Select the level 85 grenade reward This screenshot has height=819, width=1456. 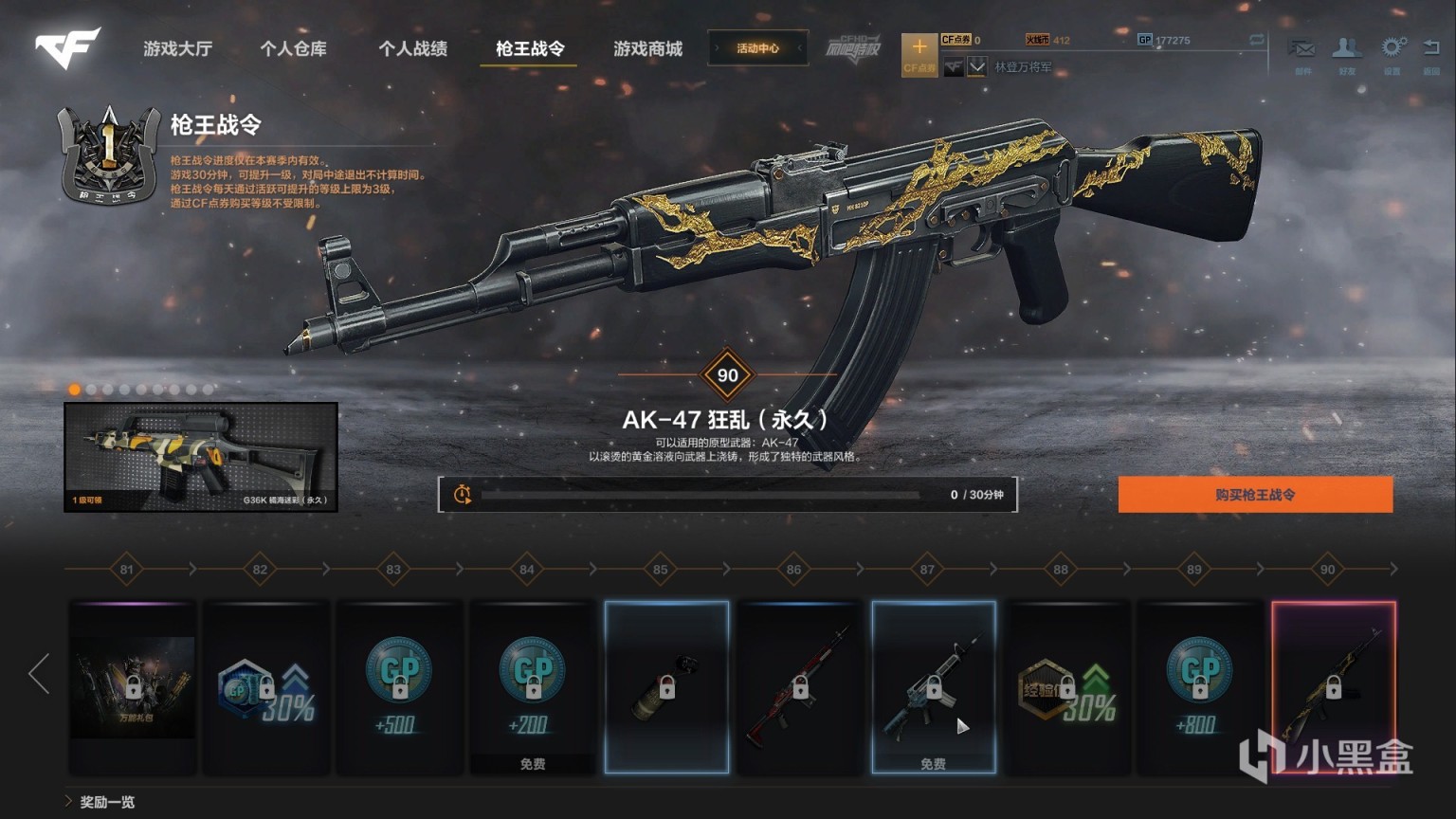pos(667,687)
